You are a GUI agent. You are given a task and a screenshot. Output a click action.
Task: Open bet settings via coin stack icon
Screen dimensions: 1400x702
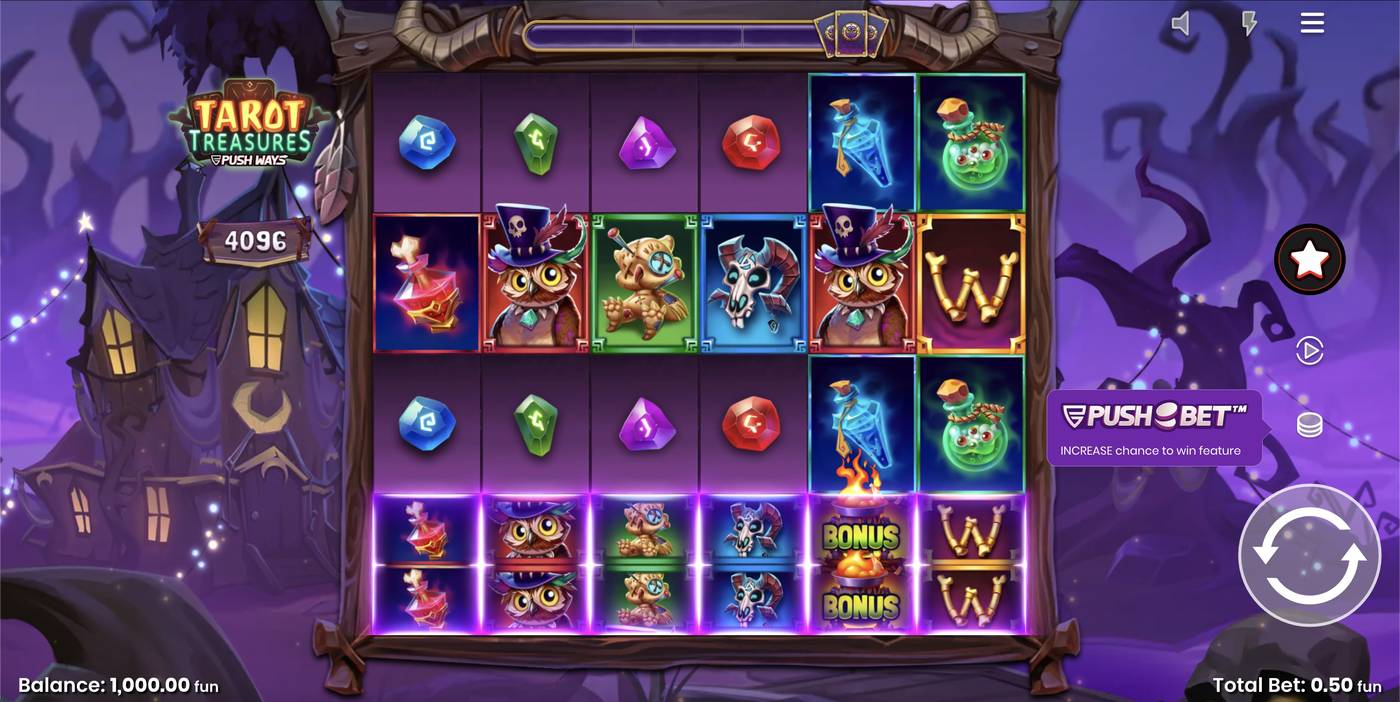point(1309,426)
